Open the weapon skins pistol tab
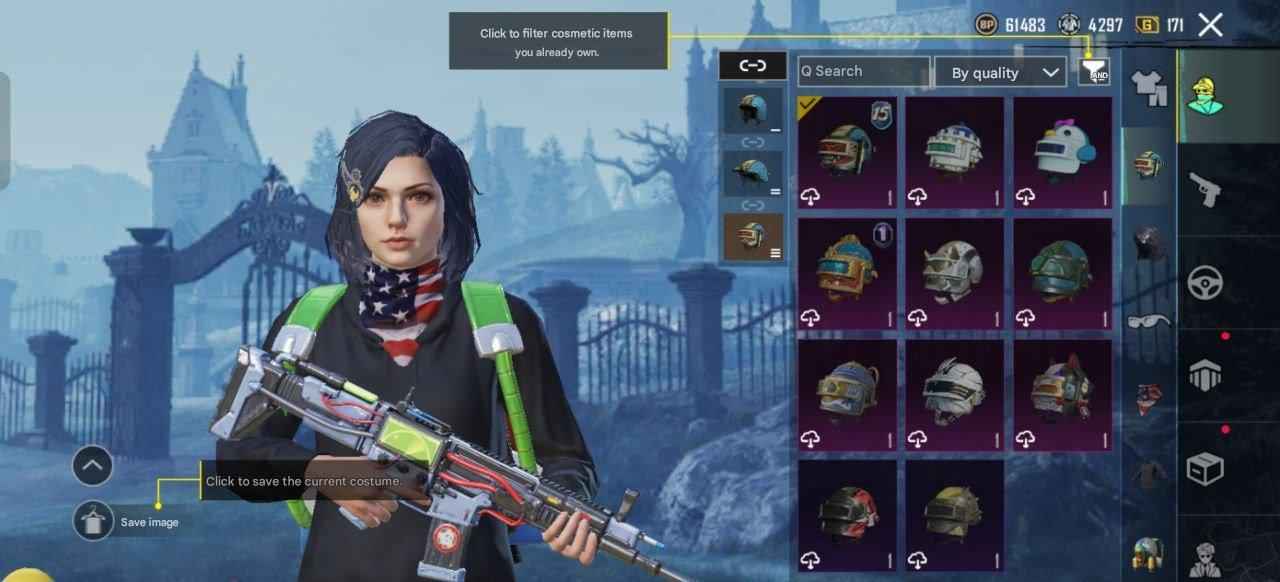The height and width of the screenshot is (582, 1280). coord(1205,188)
